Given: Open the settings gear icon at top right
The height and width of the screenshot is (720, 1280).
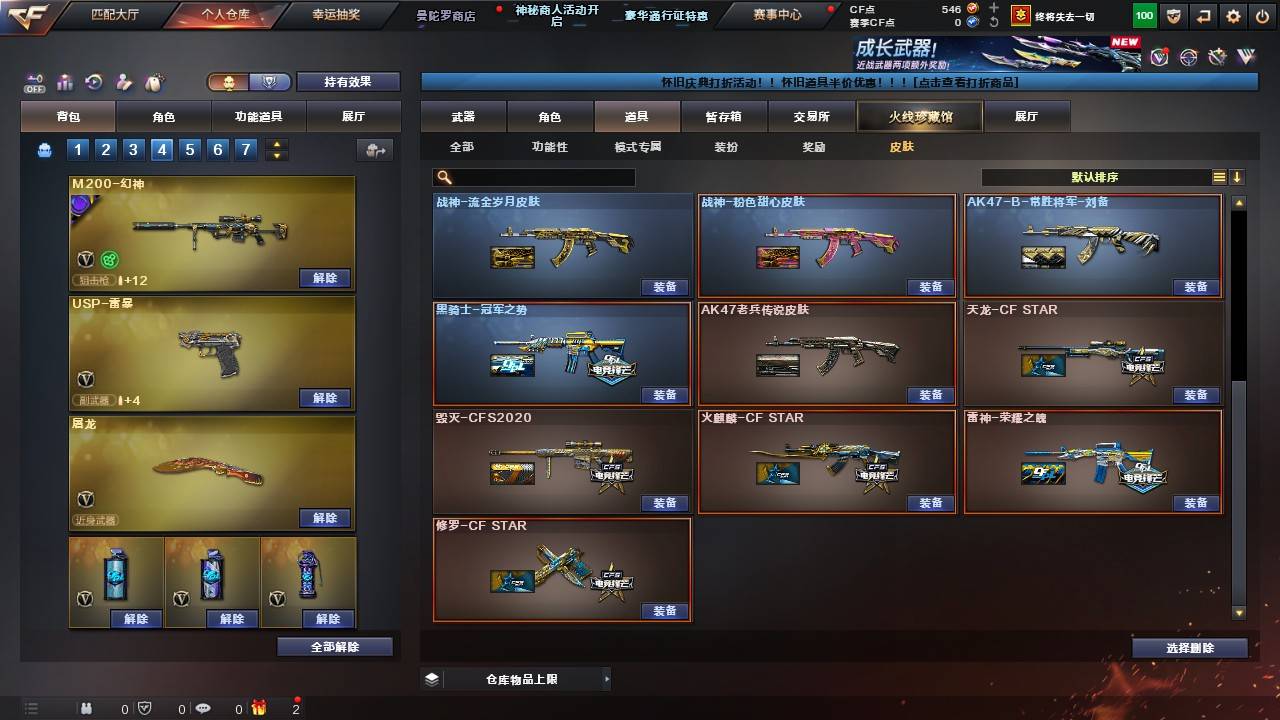Looking at the screenshot, I should [x=1234, y=16].
